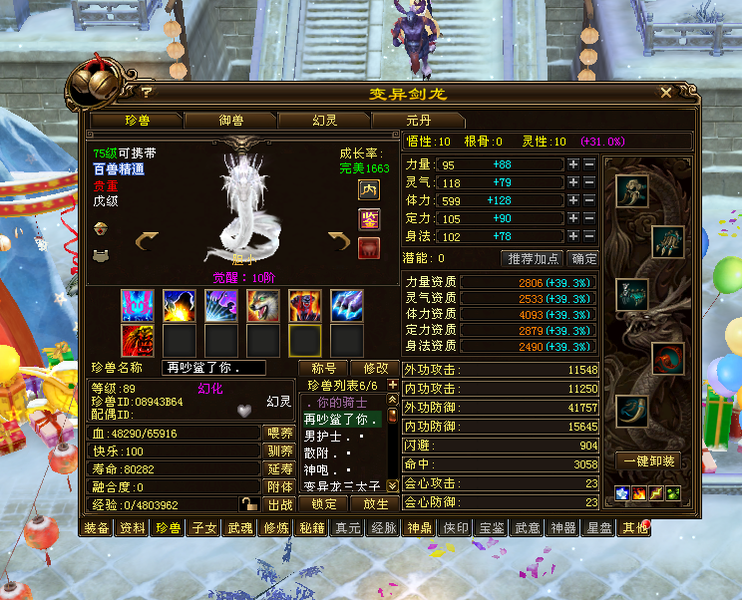Screen dimensions: 742x600
Task: Increase 力量 with the plus button
Action: pyautogui.click(x=573, y=165)
